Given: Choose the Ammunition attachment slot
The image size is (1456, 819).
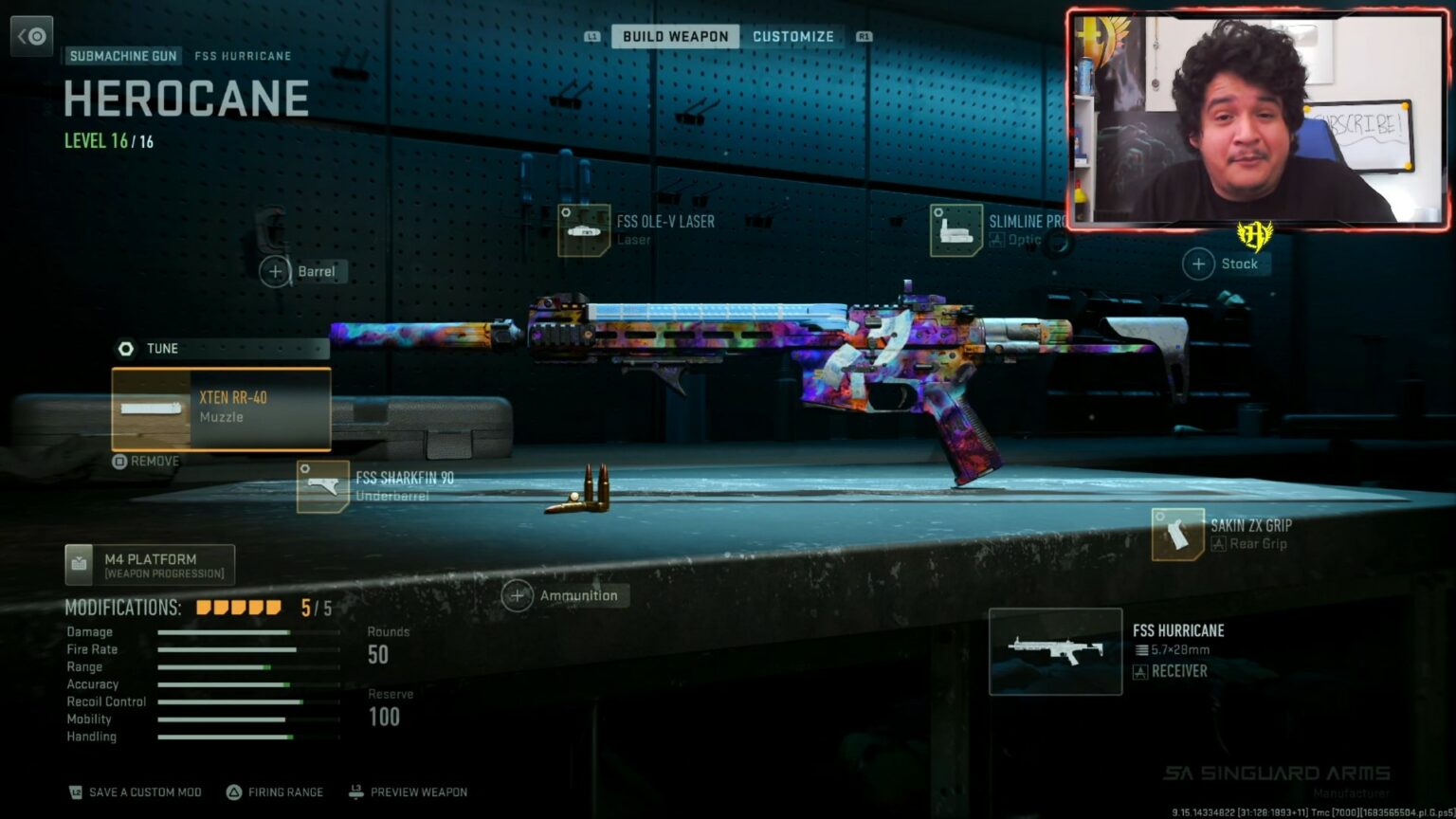Looking at the screenshot, I should pos(565,595).
